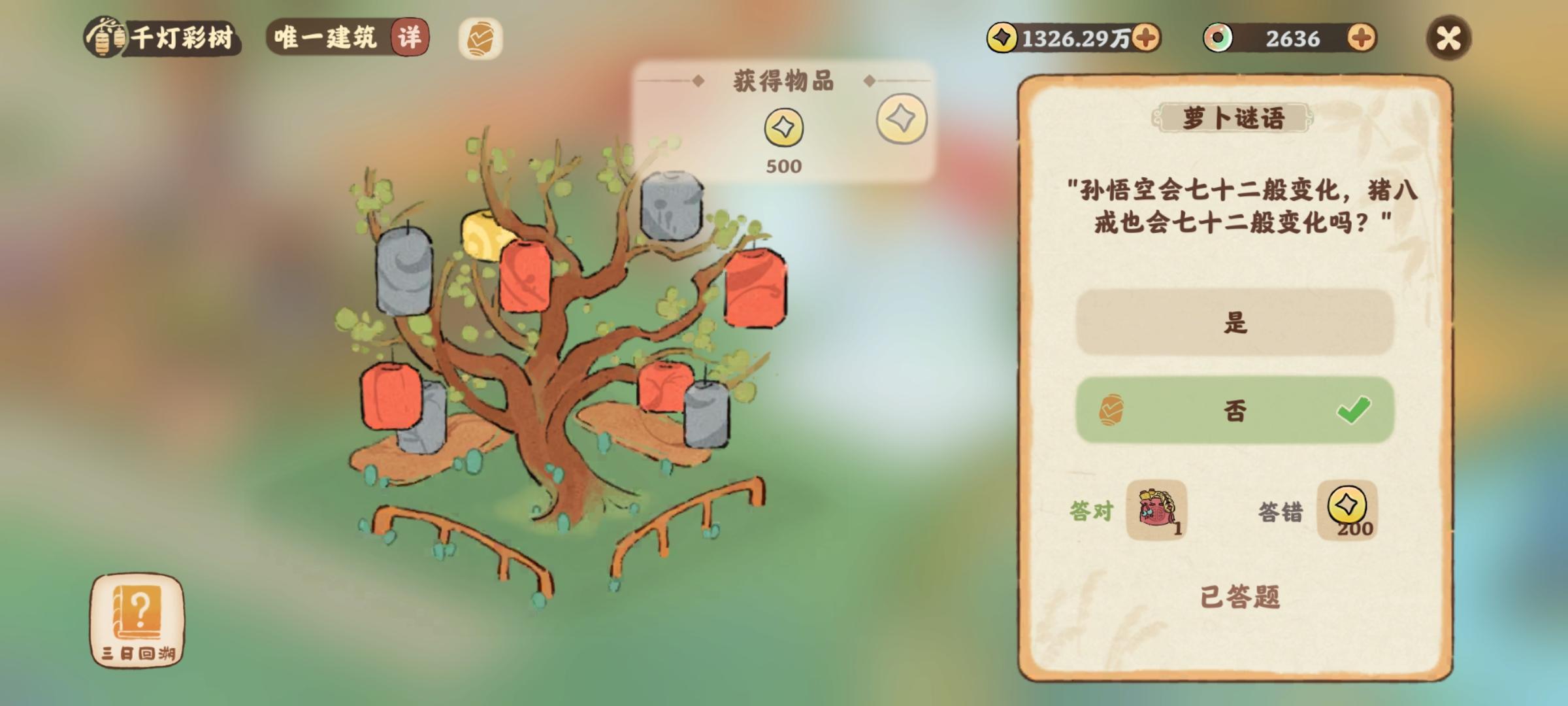The image size is (1568, 706).
Task: Click the 唯一建筑 label
Action: (x=327, y=37)
